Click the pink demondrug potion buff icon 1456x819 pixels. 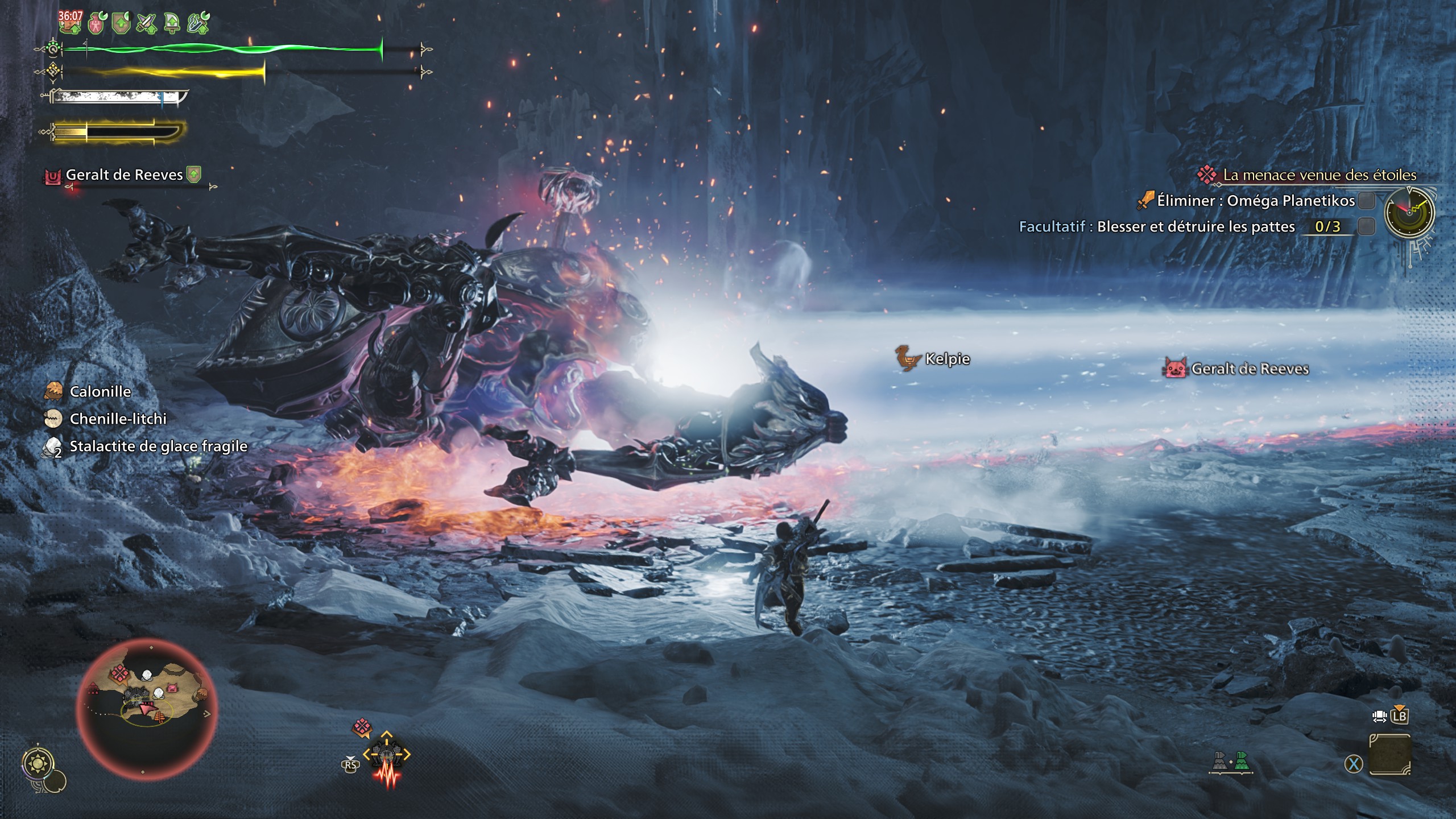click(97, 23)
